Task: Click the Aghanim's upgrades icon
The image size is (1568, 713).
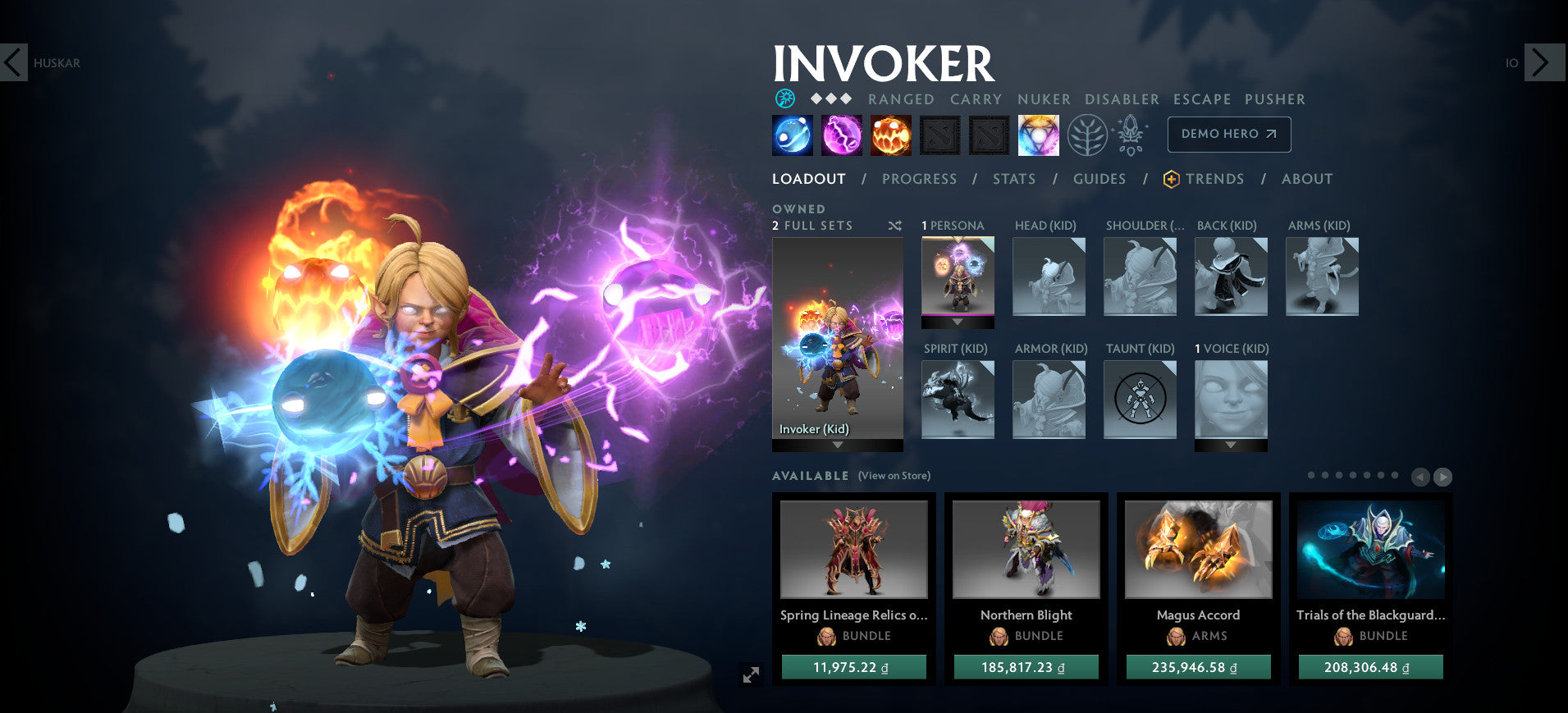Action: (x=1130, y=135)
